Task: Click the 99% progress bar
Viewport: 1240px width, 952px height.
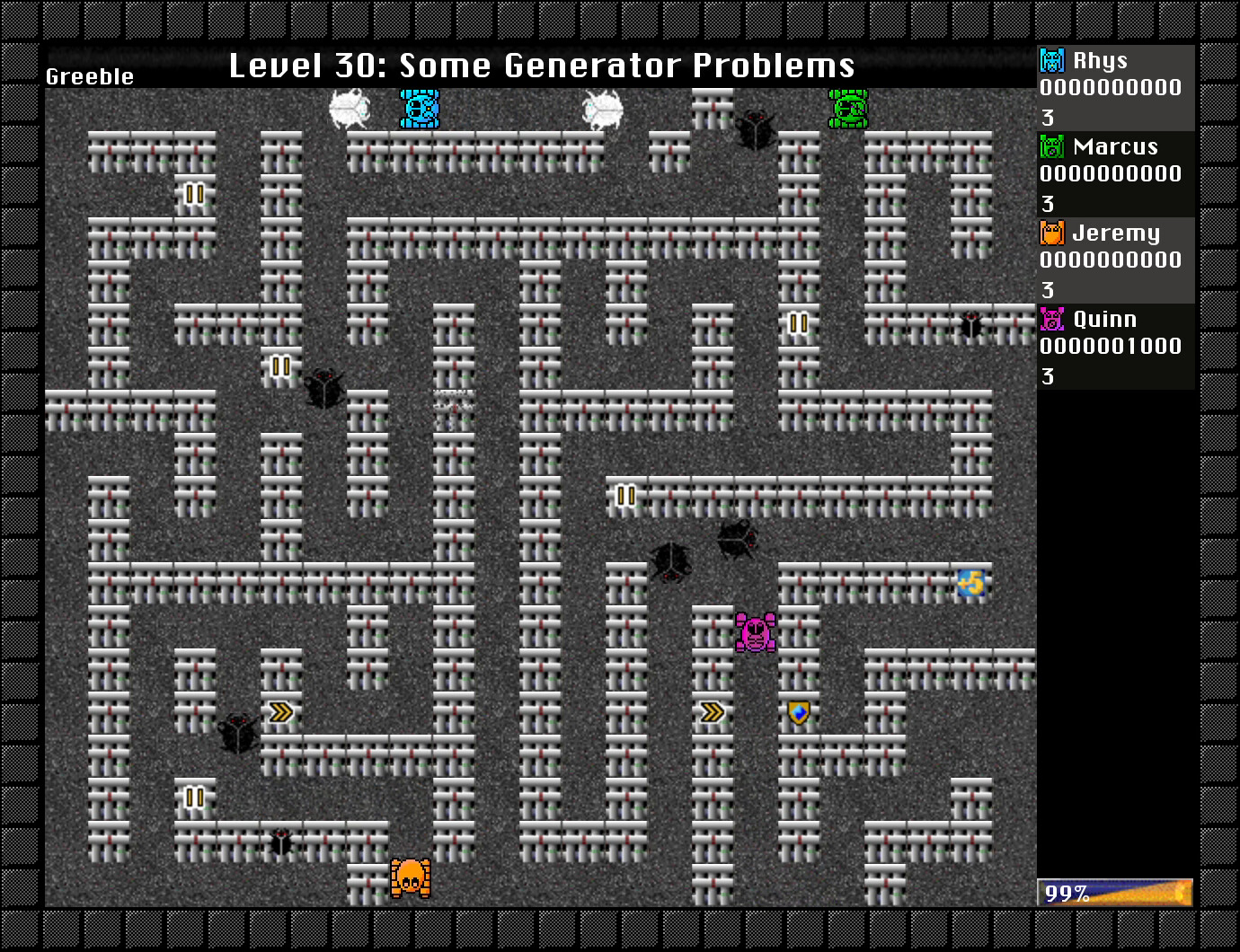Action: (1114, 893)
